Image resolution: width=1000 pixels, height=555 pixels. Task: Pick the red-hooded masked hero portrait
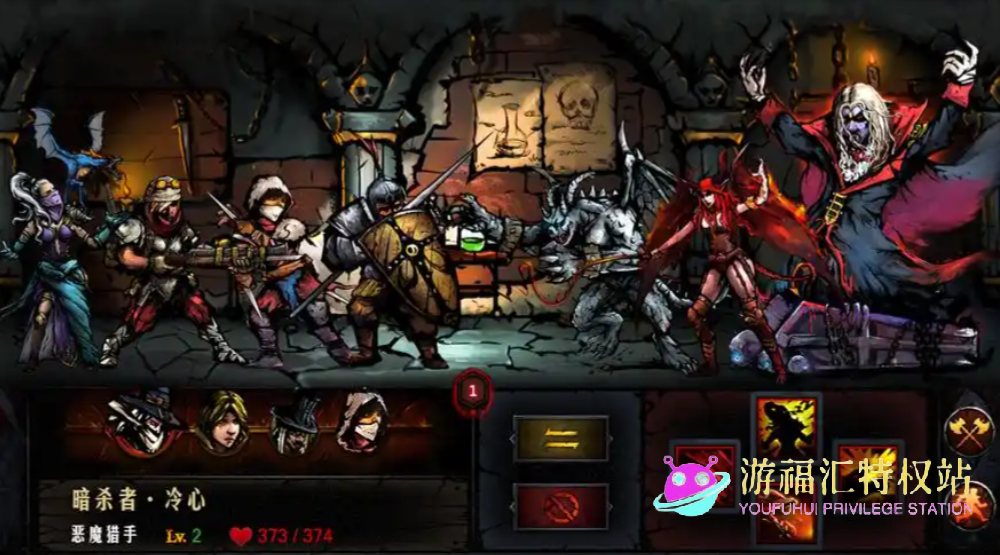[362, 421]
